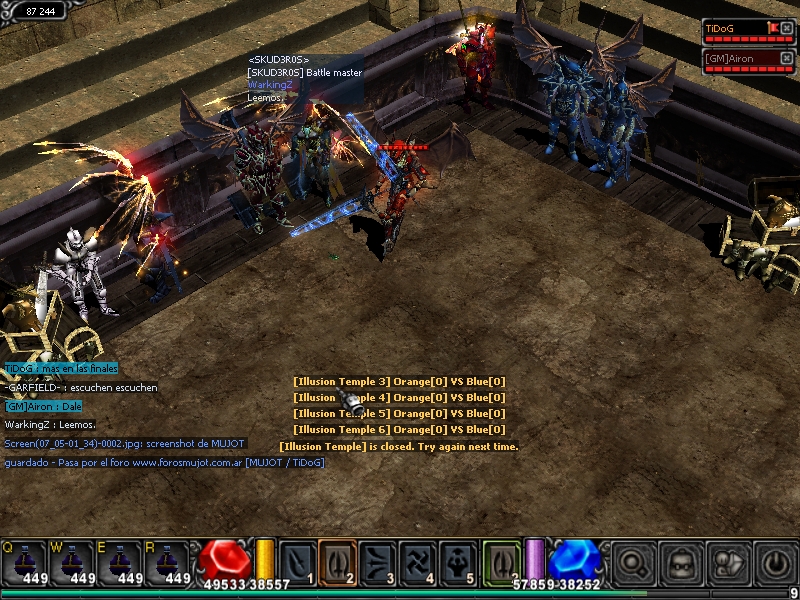This screenshot has width=800, height=600.
Task: Open the green-framed current skill selector
Action: pos(501,561)
